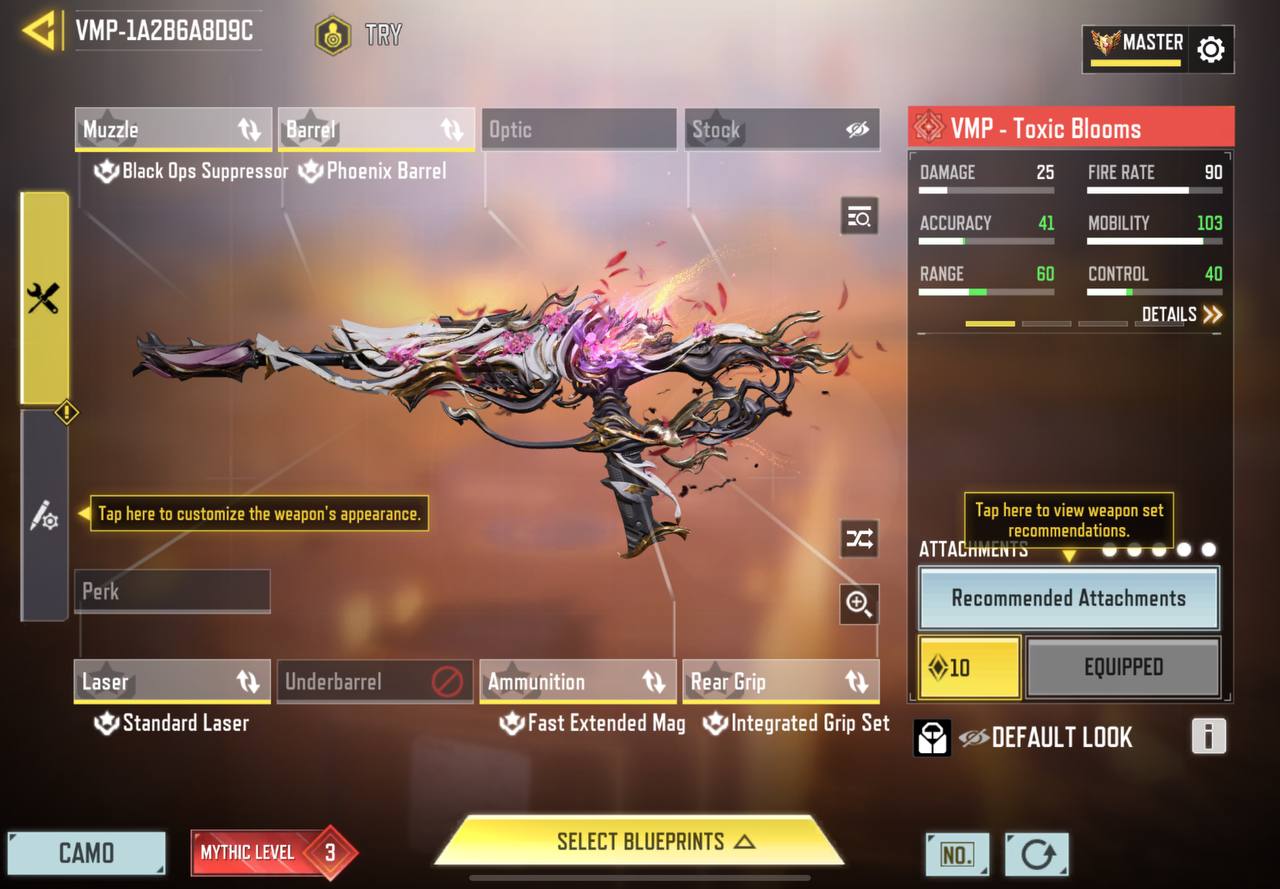Open the Stock attachment slot
Screen dimensions: 1280x889
pyautogui.click(x=782, y=130)
